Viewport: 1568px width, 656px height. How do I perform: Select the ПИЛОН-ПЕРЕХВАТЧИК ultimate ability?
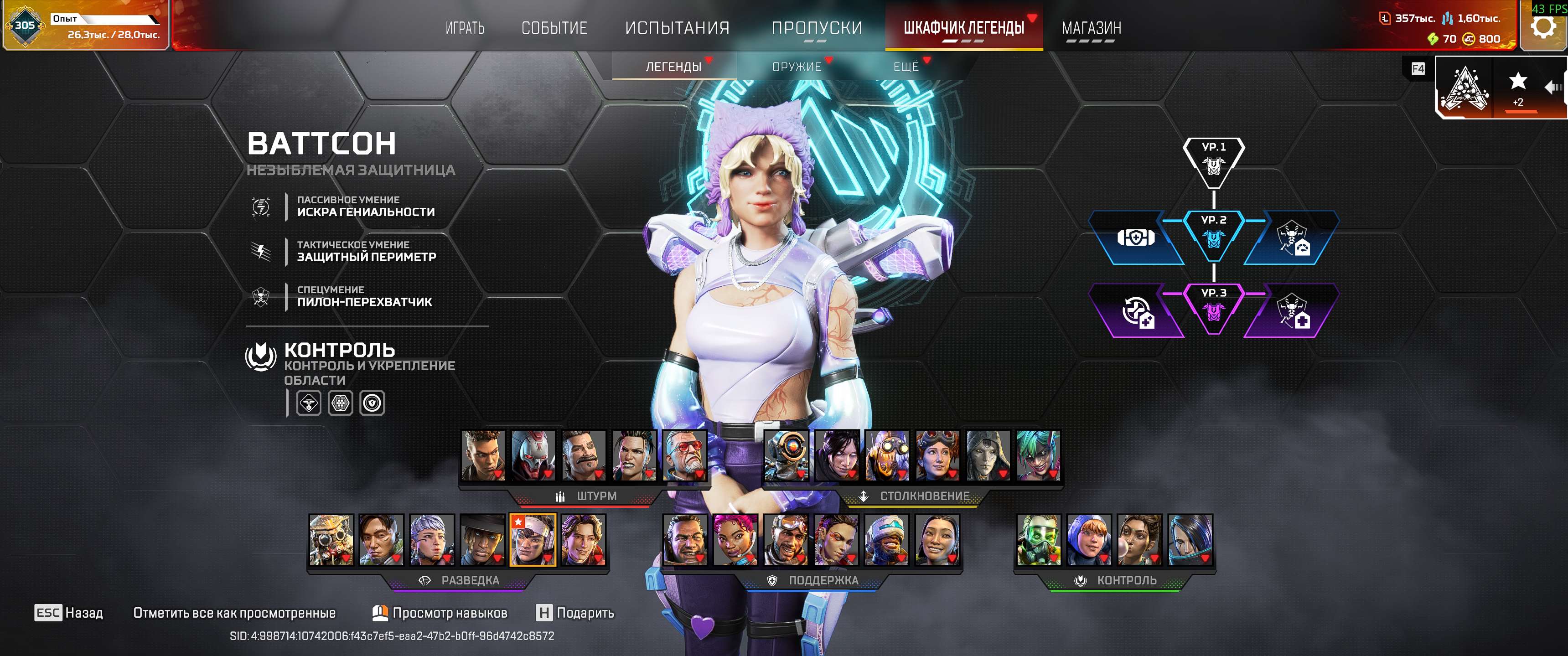click(x=363, y=296)
